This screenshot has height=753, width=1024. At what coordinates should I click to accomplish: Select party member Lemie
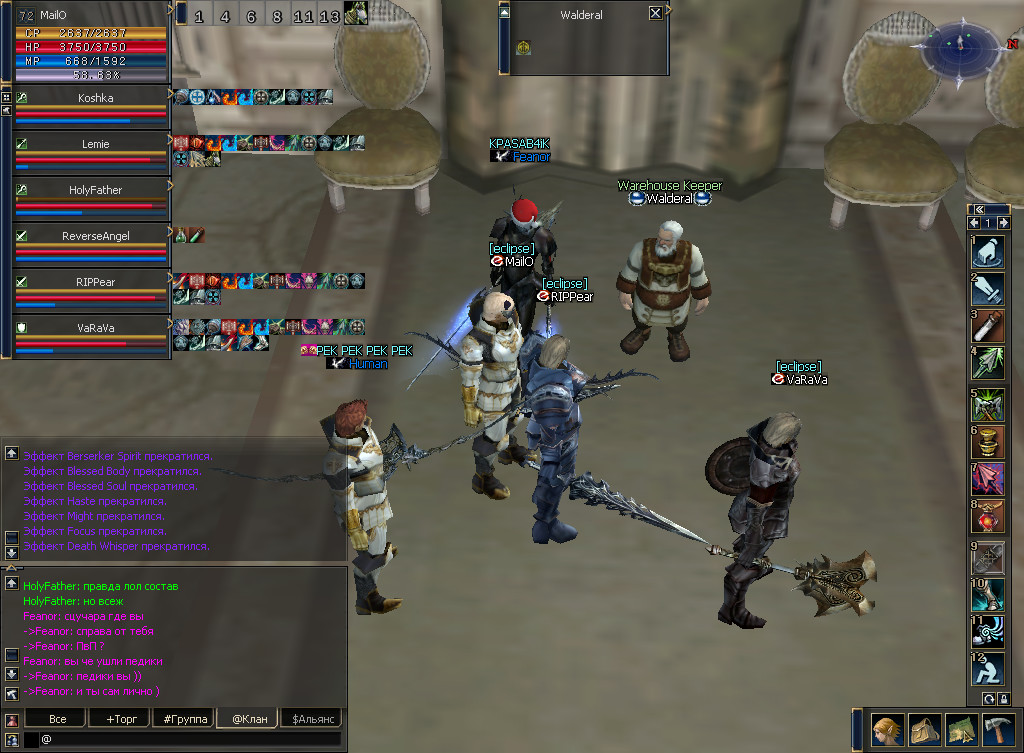point(95,144)
